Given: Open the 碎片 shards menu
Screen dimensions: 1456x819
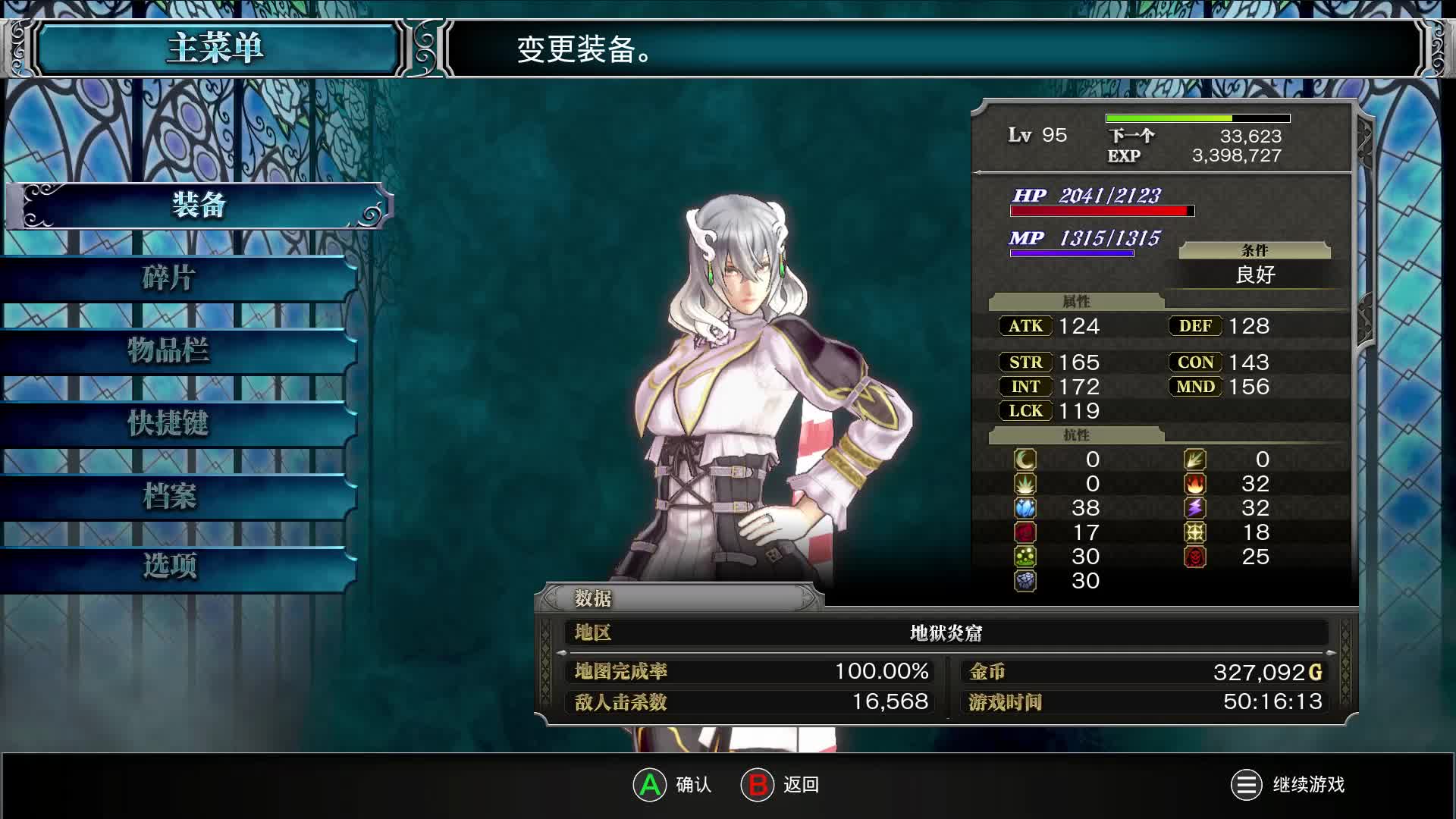Looking at the screenshot, I should tap(170, 278).
